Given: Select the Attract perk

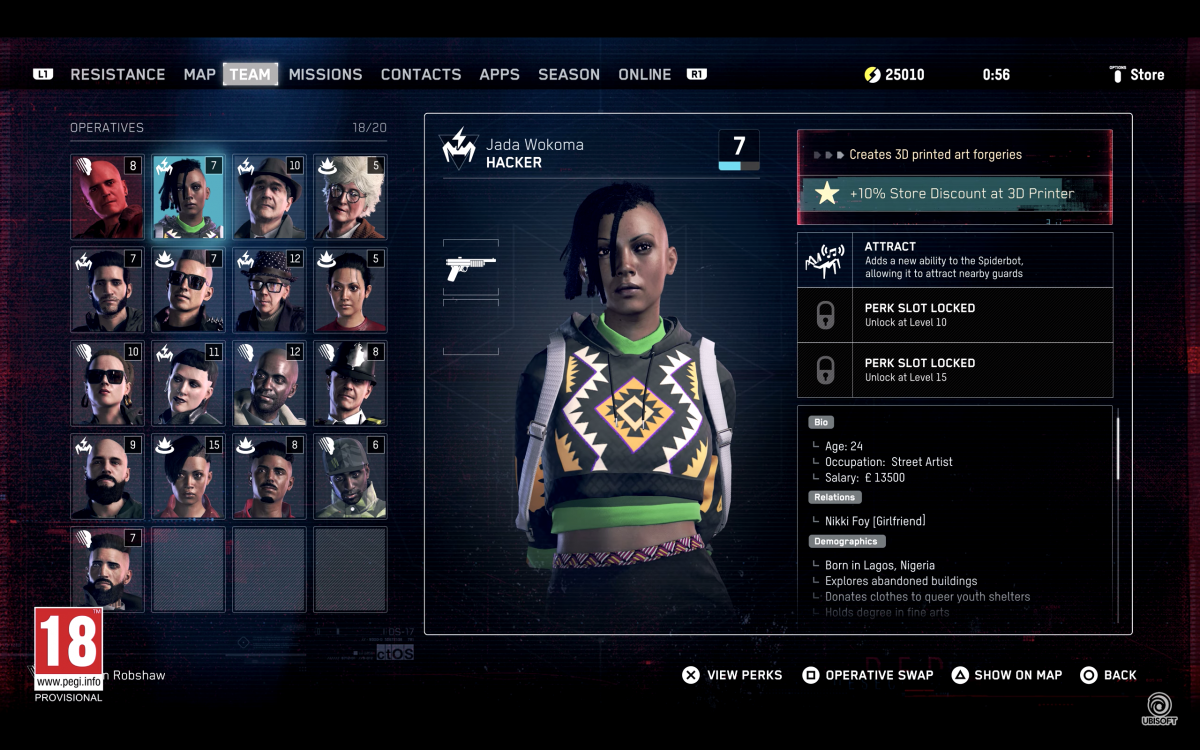Looking at the screenshot, I should 954,260.
